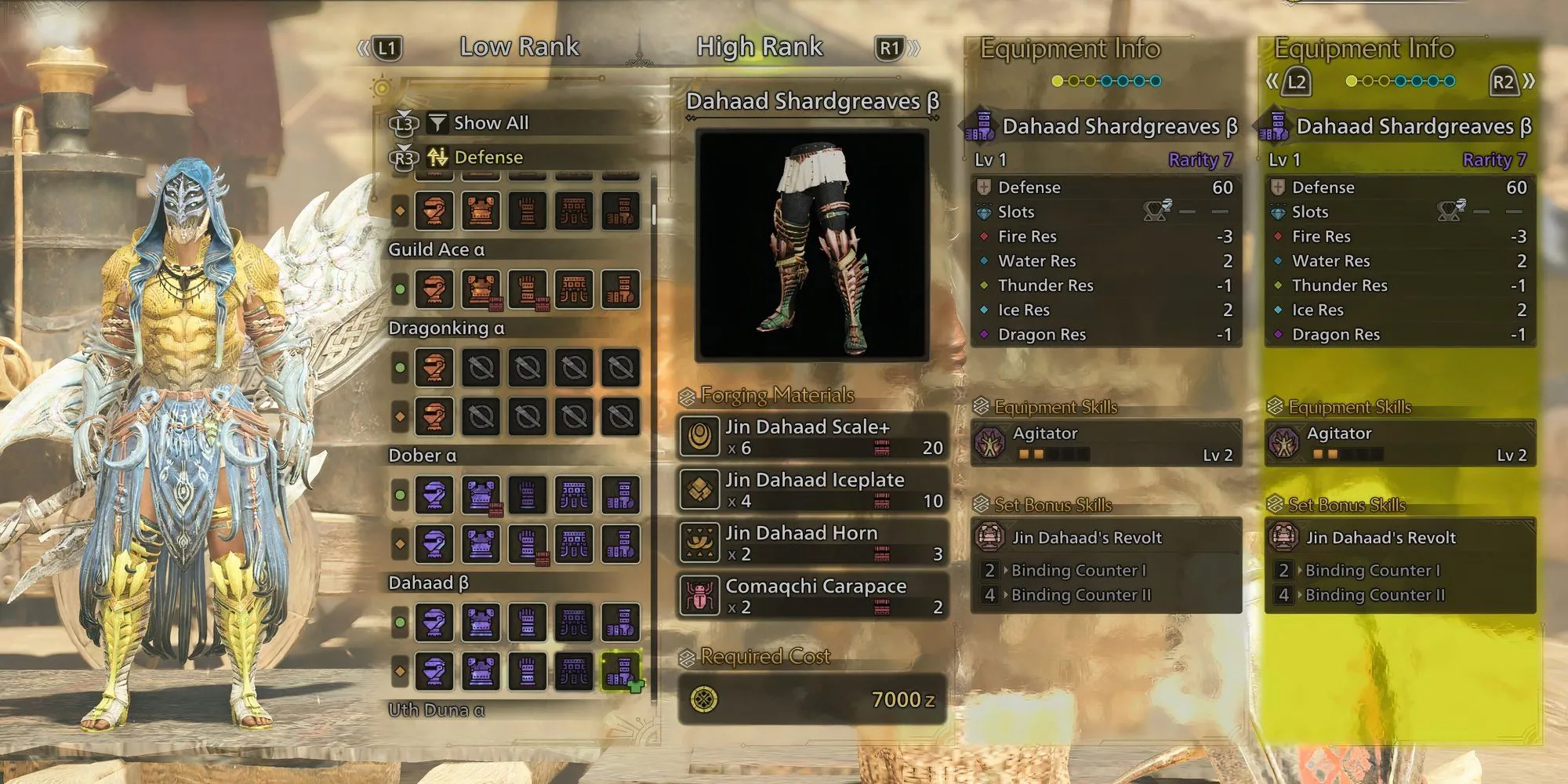Viewport: 1568px width, 784px height.
Task: Choose the Jin Dahaad Horn material row
Action: [x=812, y=543]
